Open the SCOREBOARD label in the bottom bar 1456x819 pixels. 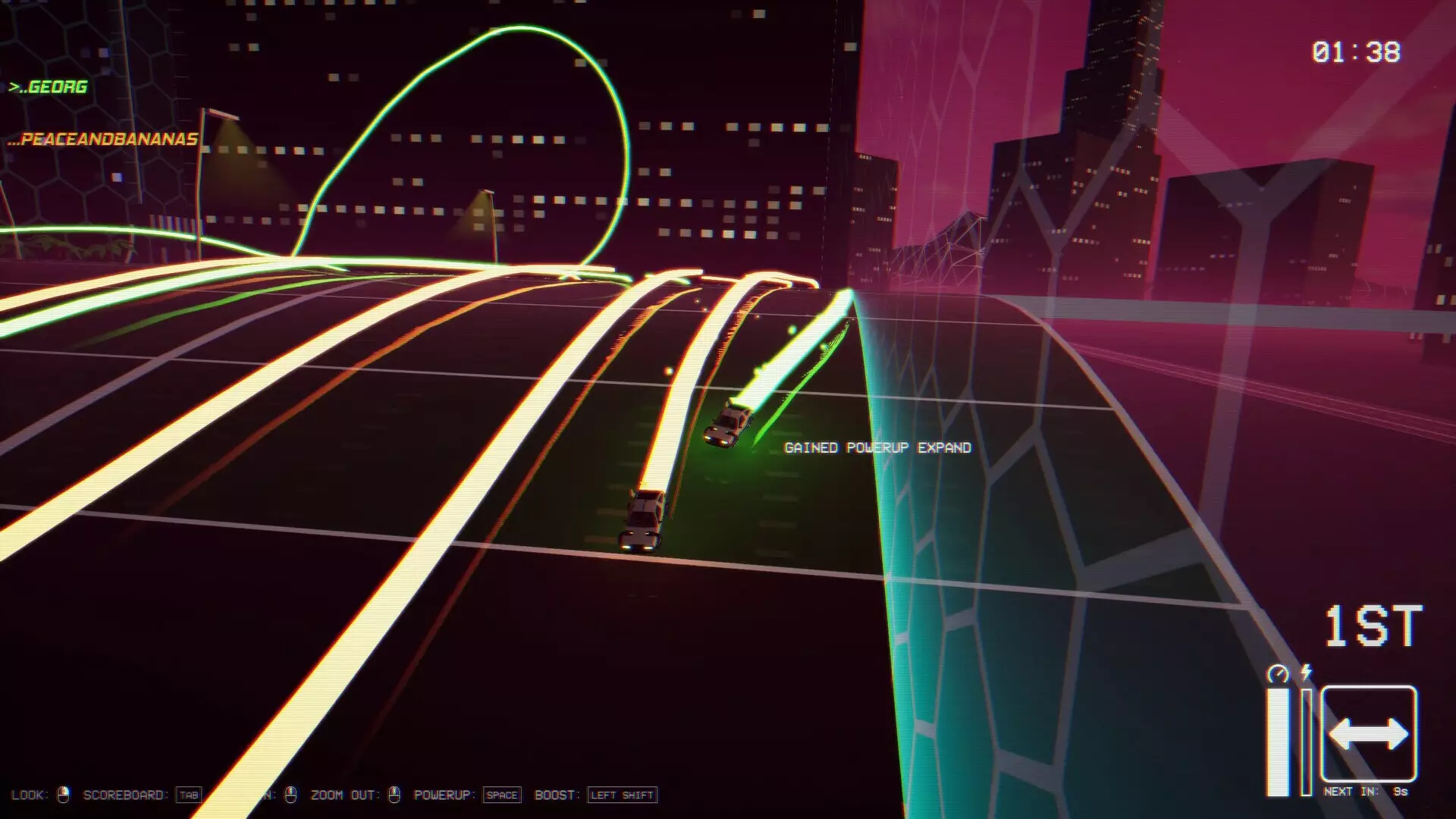(127, 795)
